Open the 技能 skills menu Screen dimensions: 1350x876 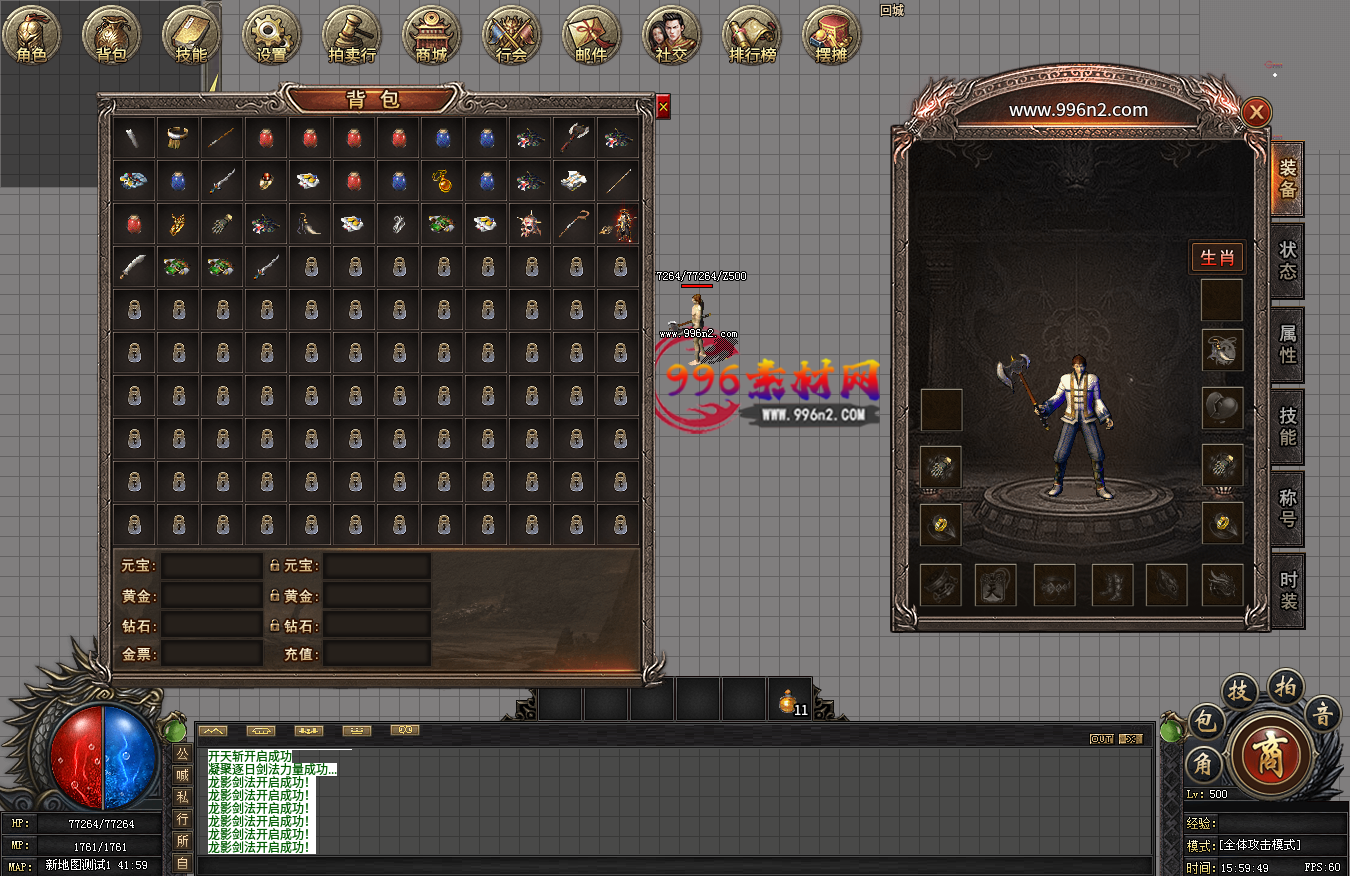click(191, 36)
